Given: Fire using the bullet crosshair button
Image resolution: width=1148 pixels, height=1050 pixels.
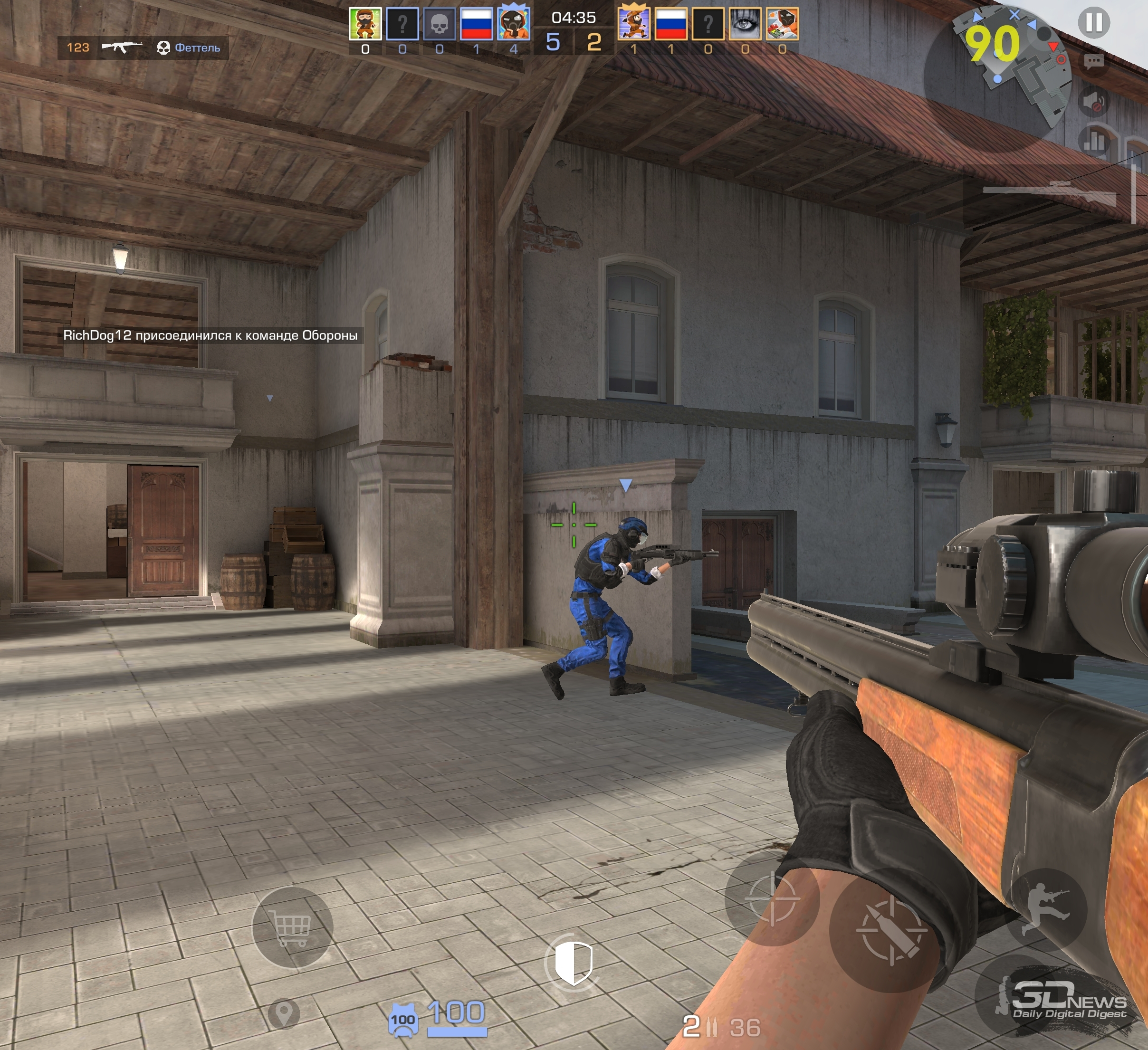Looking at the screenshot, I should point(891,930).
